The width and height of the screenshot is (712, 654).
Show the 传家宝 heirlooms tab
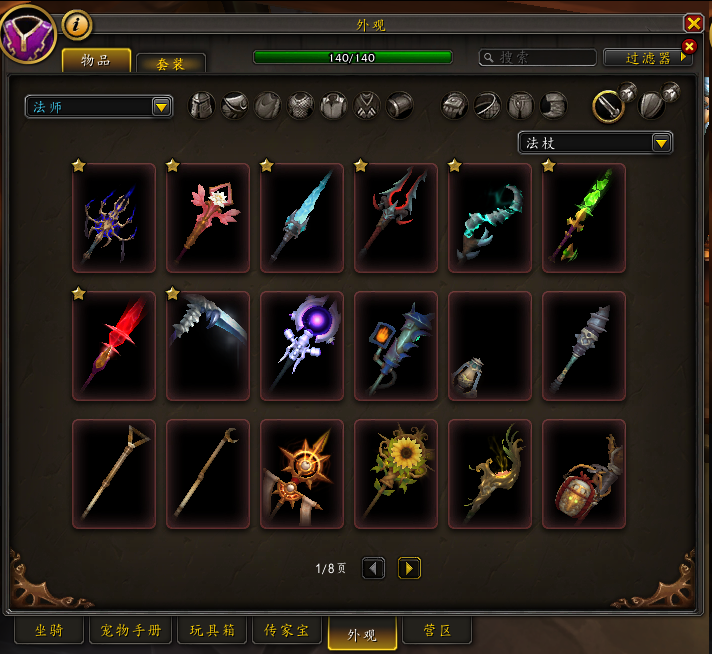[x=286, y=631]
